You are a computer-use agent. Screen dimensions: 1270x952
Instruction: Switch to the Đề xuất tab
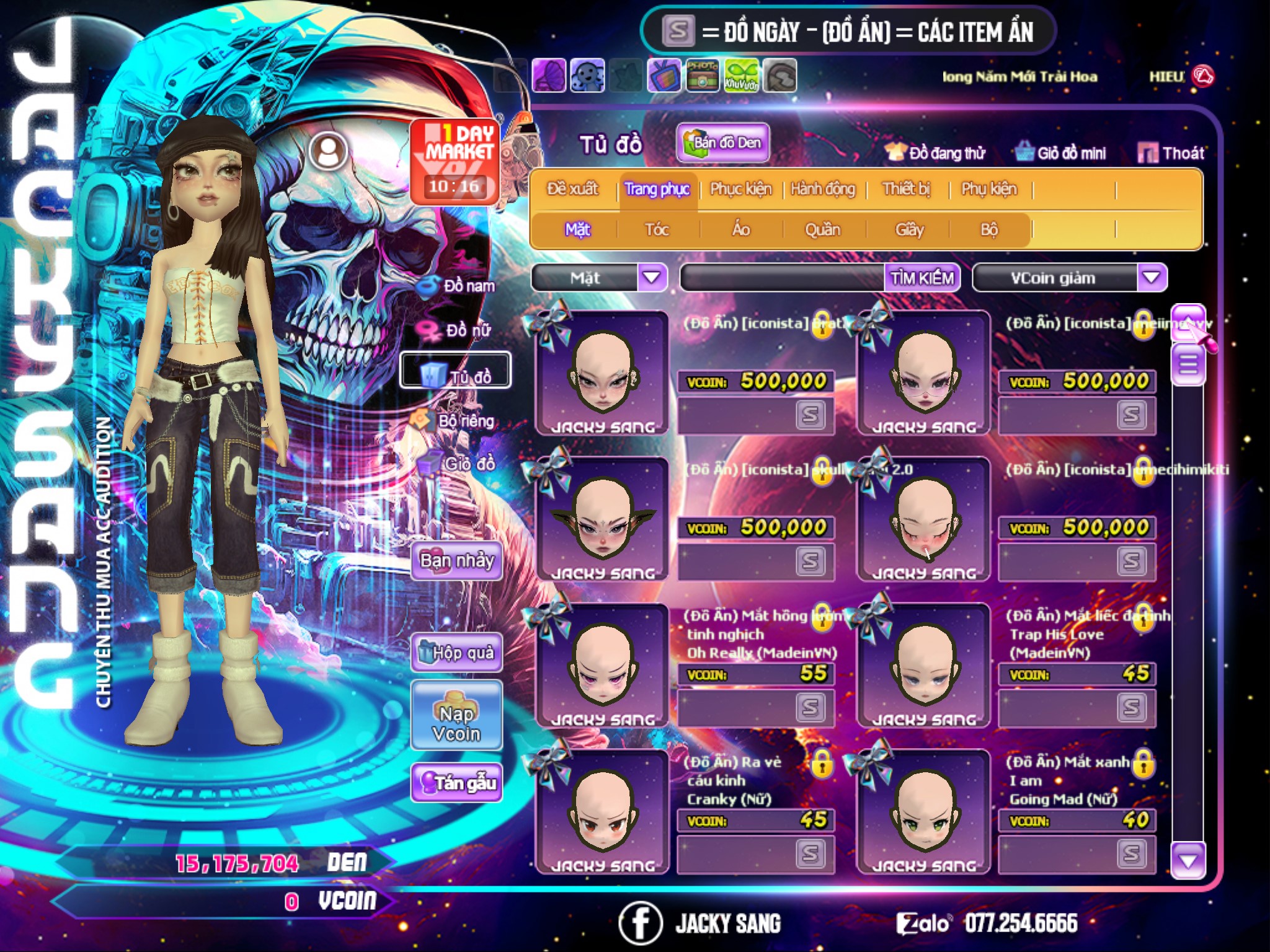(x=572, y=189)
